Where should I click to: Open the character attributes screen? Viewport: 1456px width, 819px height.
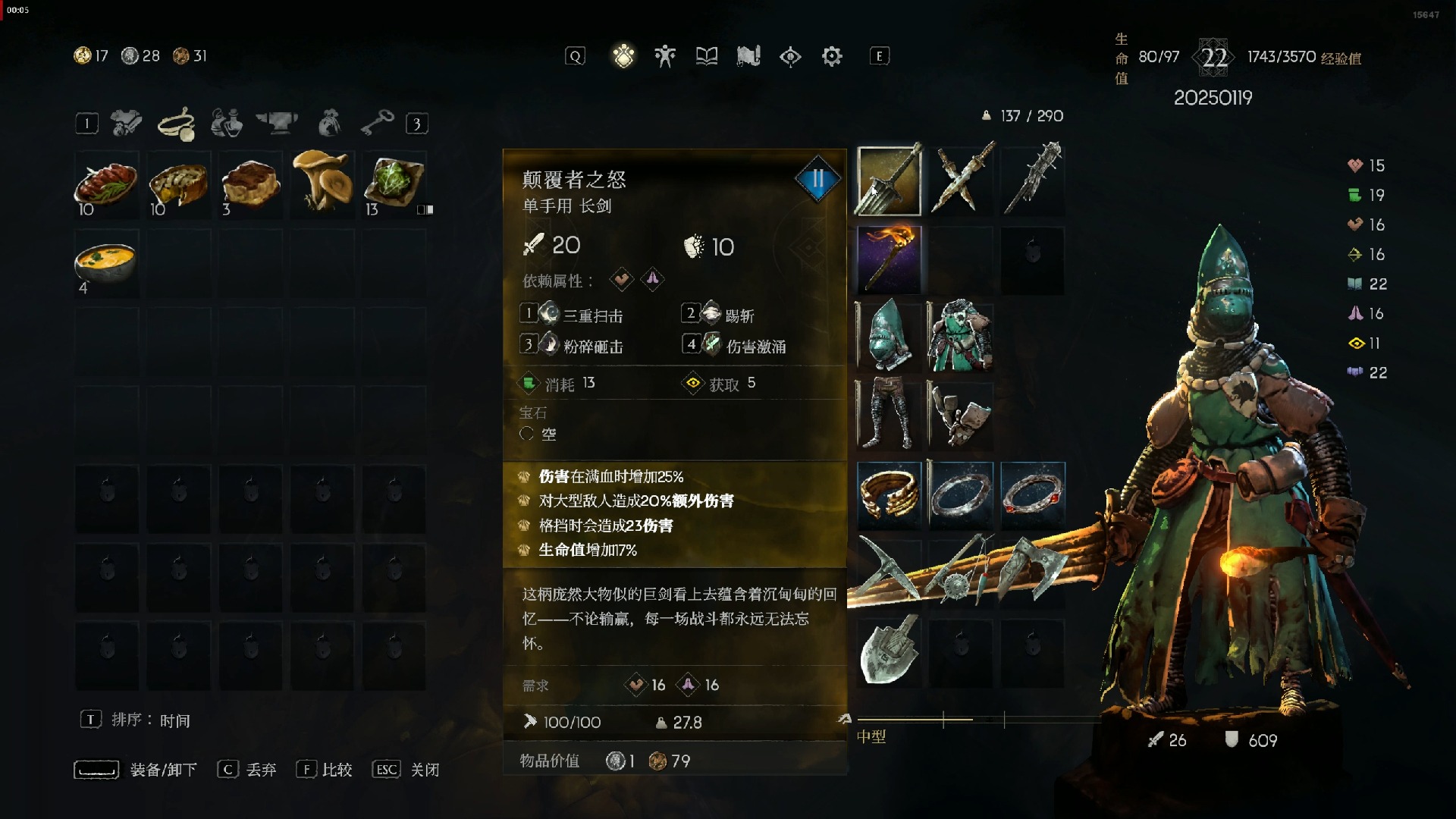[665, 56]
